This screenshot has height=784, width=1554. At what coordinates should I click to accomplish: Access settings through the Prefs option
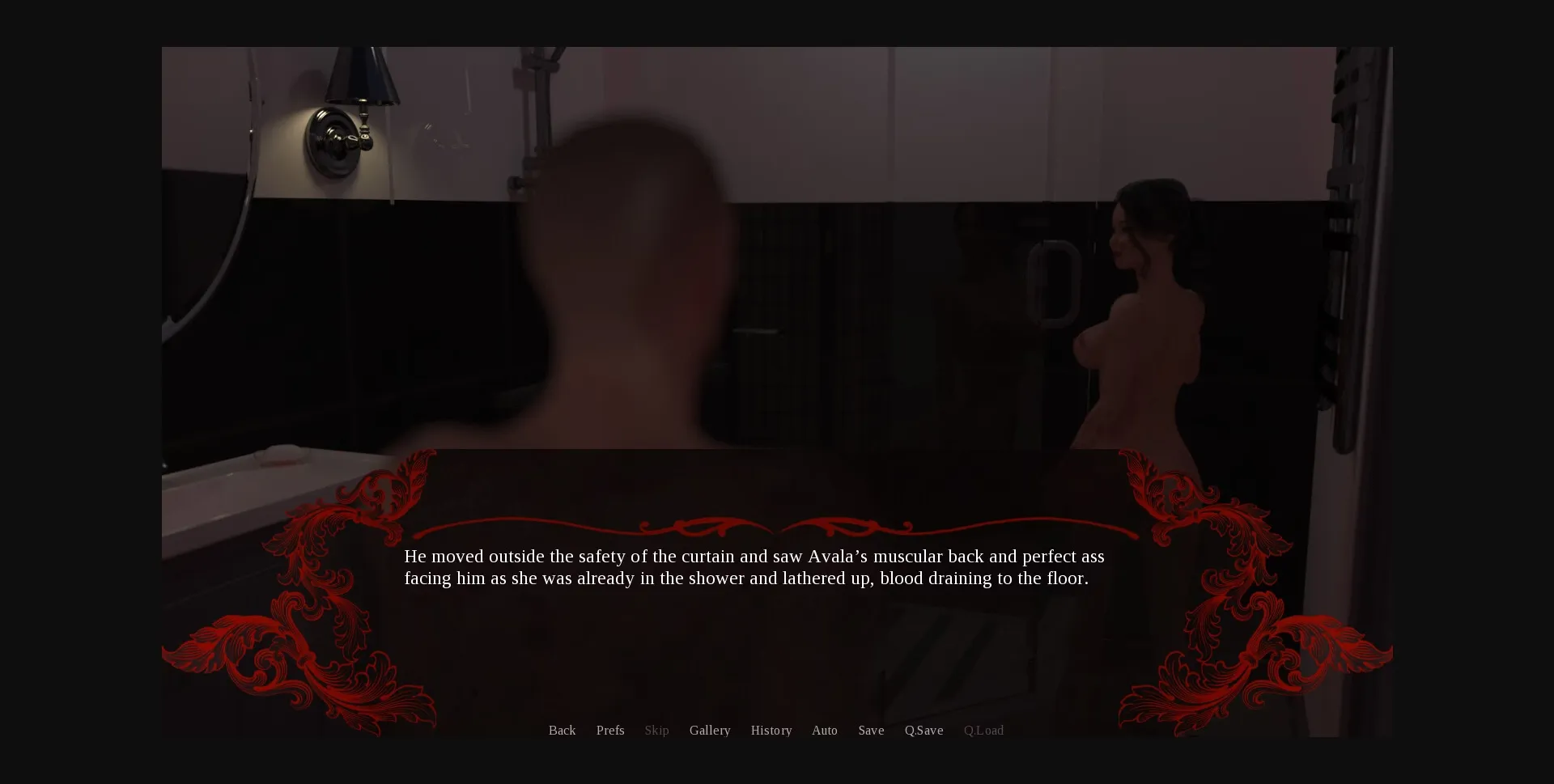(x=610, y=730)
